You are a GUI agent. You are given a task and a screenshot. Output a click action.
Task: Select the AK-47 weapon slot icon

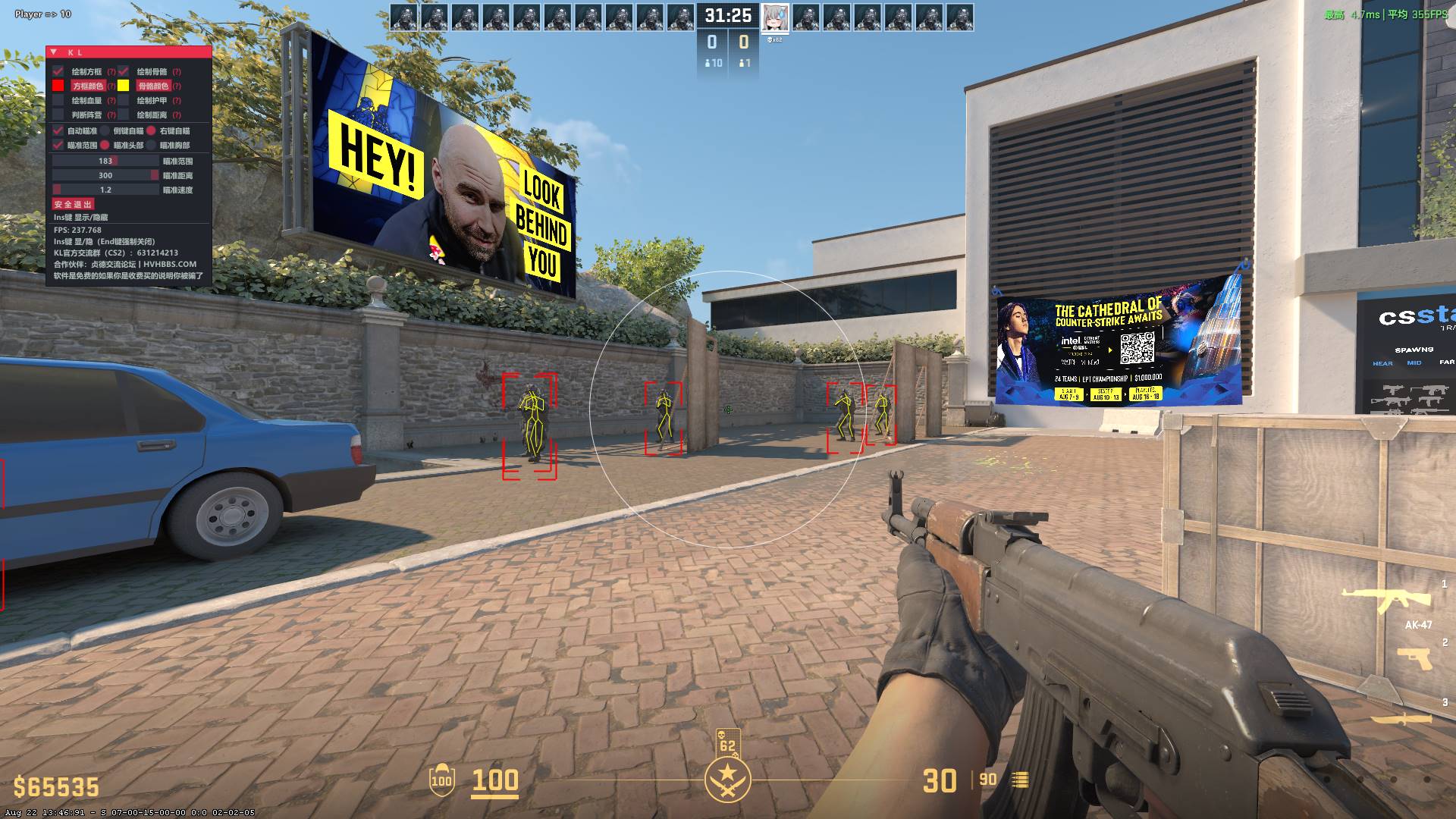pos(1386,599)
